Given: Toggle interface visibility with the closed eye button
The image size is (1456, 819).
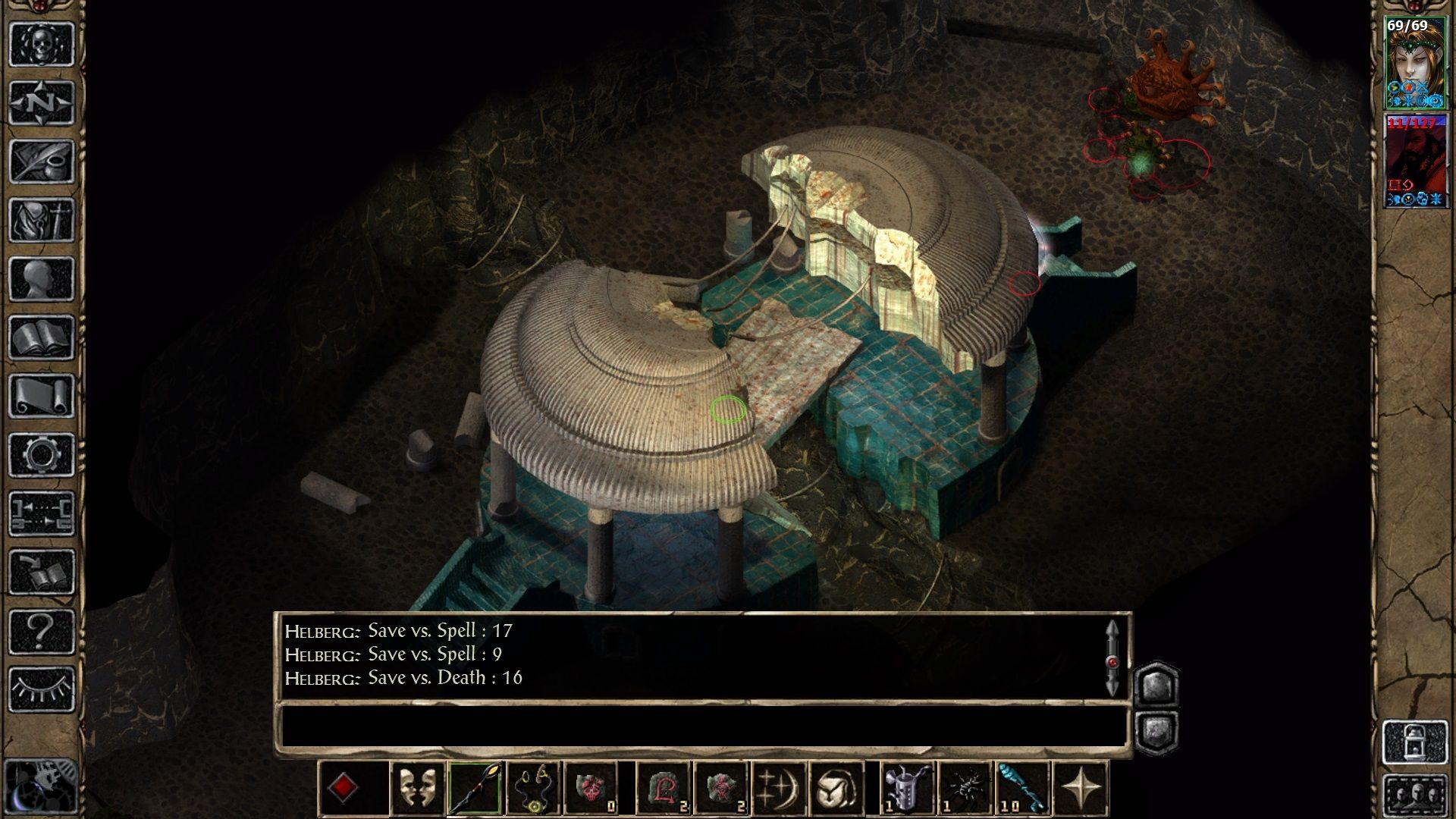Looking at the screenshot, I should coord(42,689).
